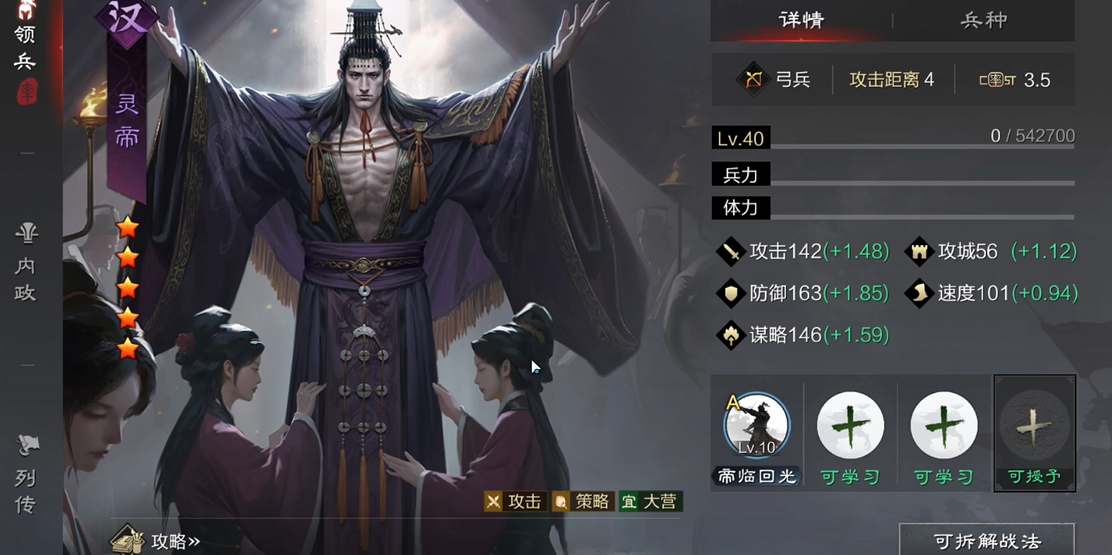This screenshot has width=1112, height=555.
Task: Click the 大营 camp tag
Action: [x=650, y=501]
